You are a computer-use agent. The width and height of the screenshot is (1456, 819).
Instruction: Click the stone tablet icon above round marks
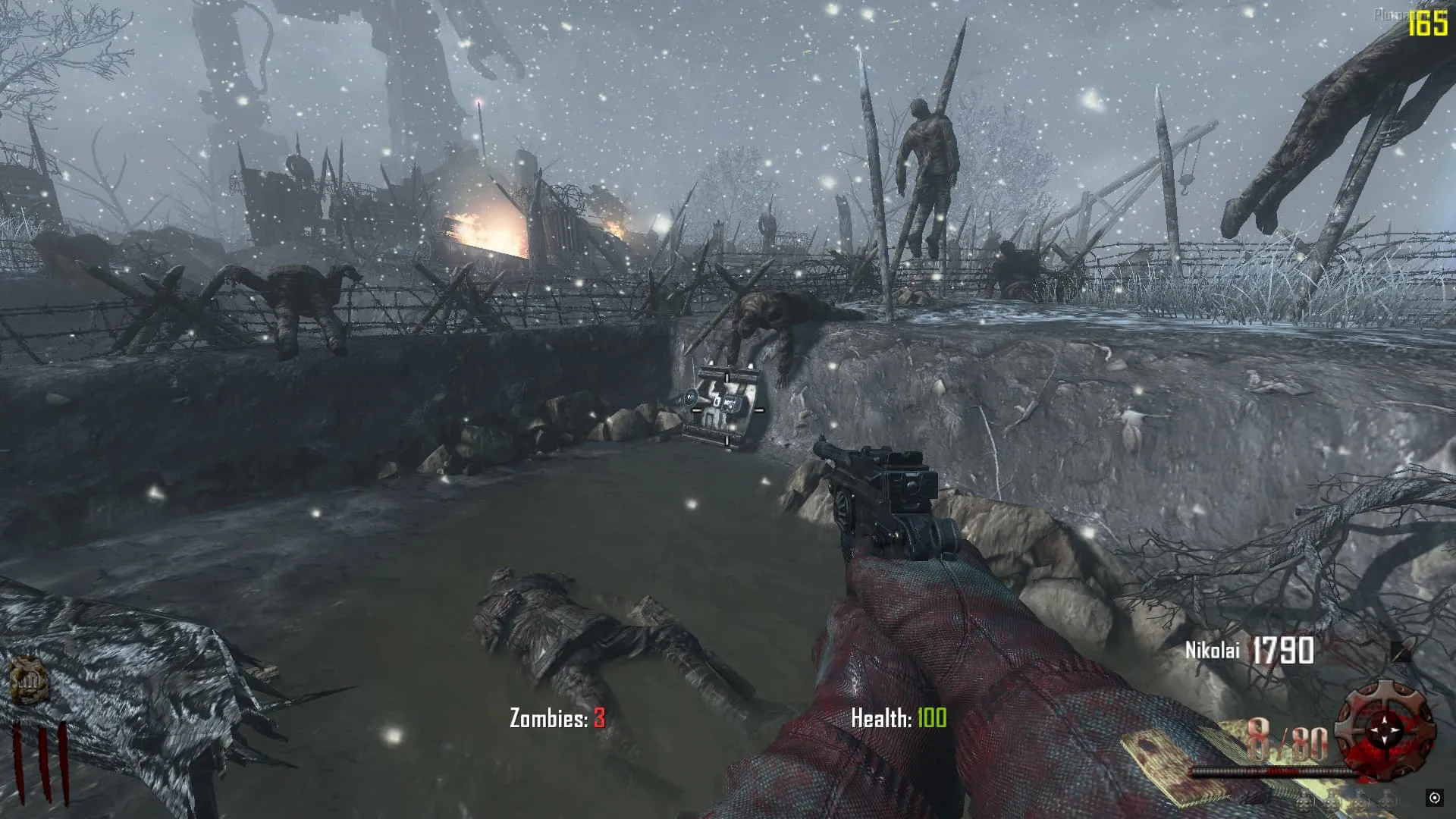tap(29, 680)
